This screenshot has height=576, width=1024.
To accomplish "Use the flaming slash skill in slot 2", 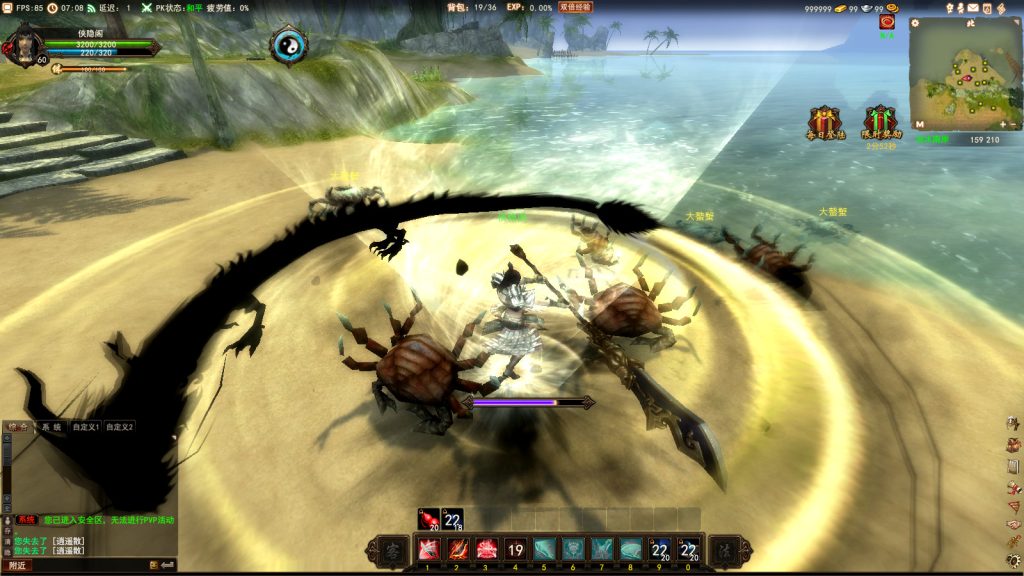I will pos(458,549).
